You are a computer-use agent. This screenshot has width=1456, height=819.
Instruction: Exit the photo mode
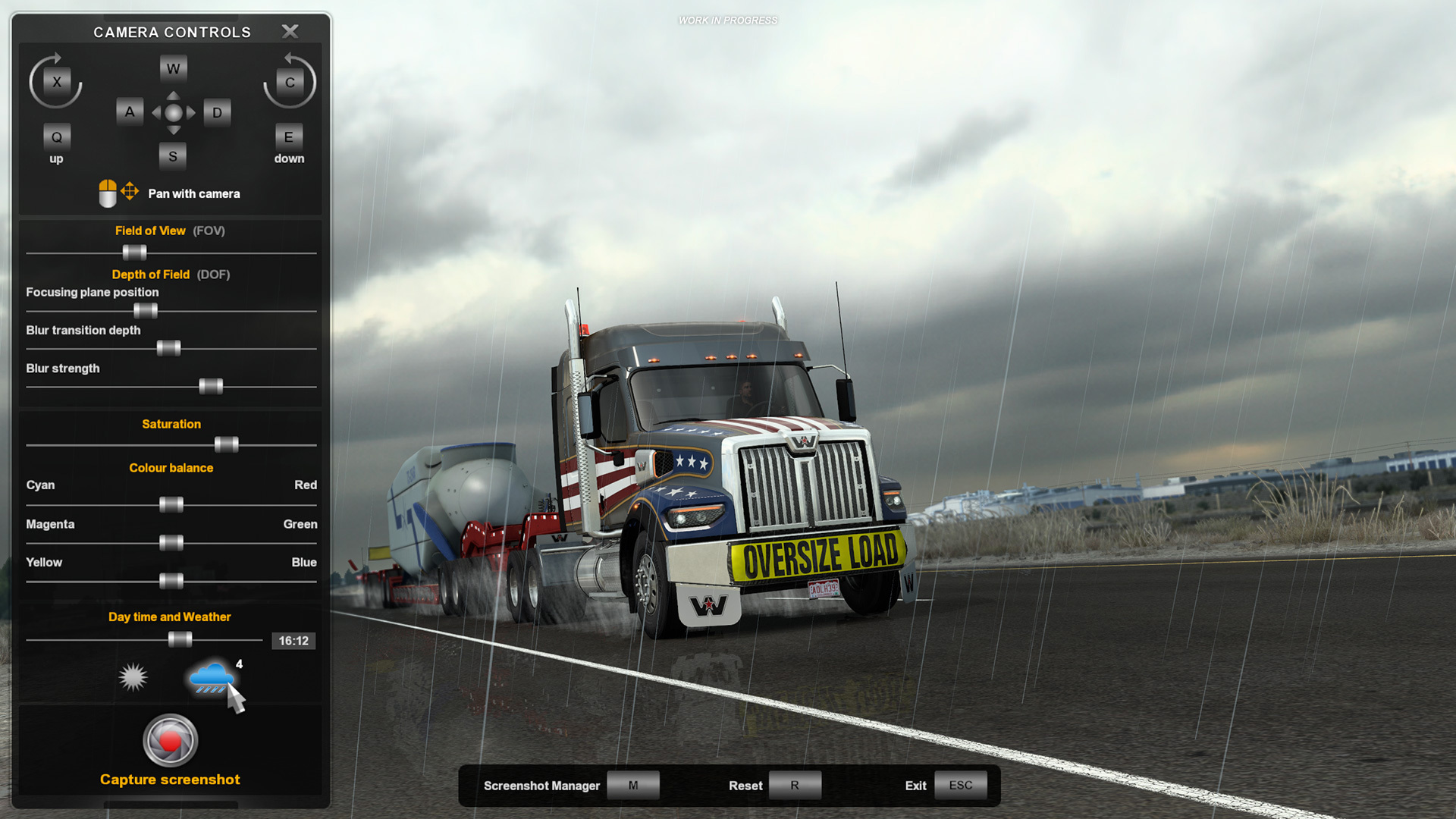960,786
